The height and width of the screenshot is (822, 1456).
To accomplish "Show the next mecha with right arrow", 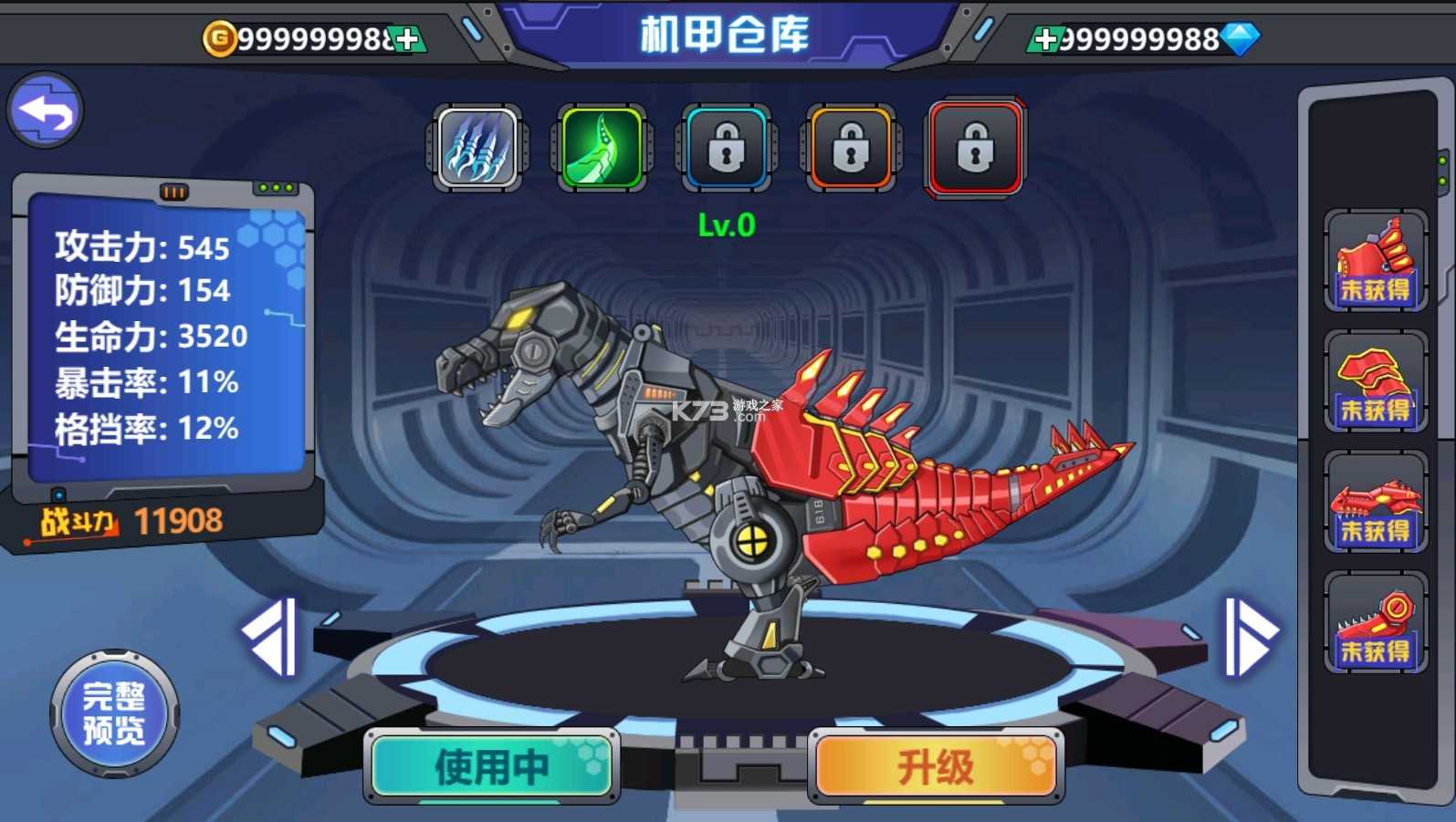I will point(1250,637).
